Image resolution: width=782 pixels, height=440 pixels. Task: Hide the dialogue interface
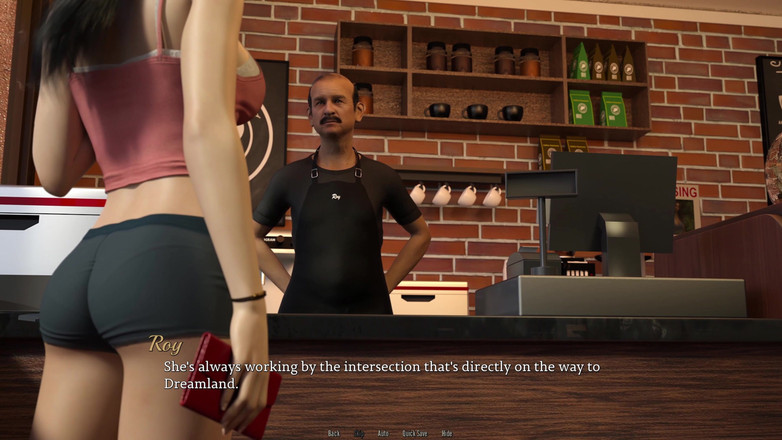point(447,433)
